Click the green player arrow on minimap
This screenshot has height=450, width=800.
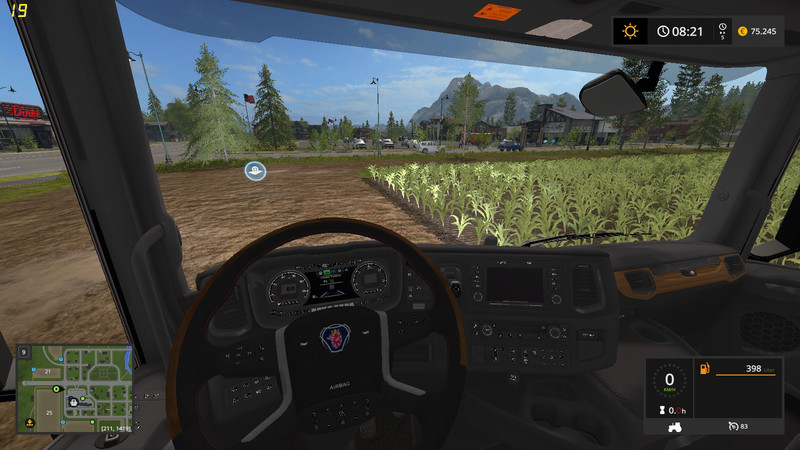click(58, 386)
